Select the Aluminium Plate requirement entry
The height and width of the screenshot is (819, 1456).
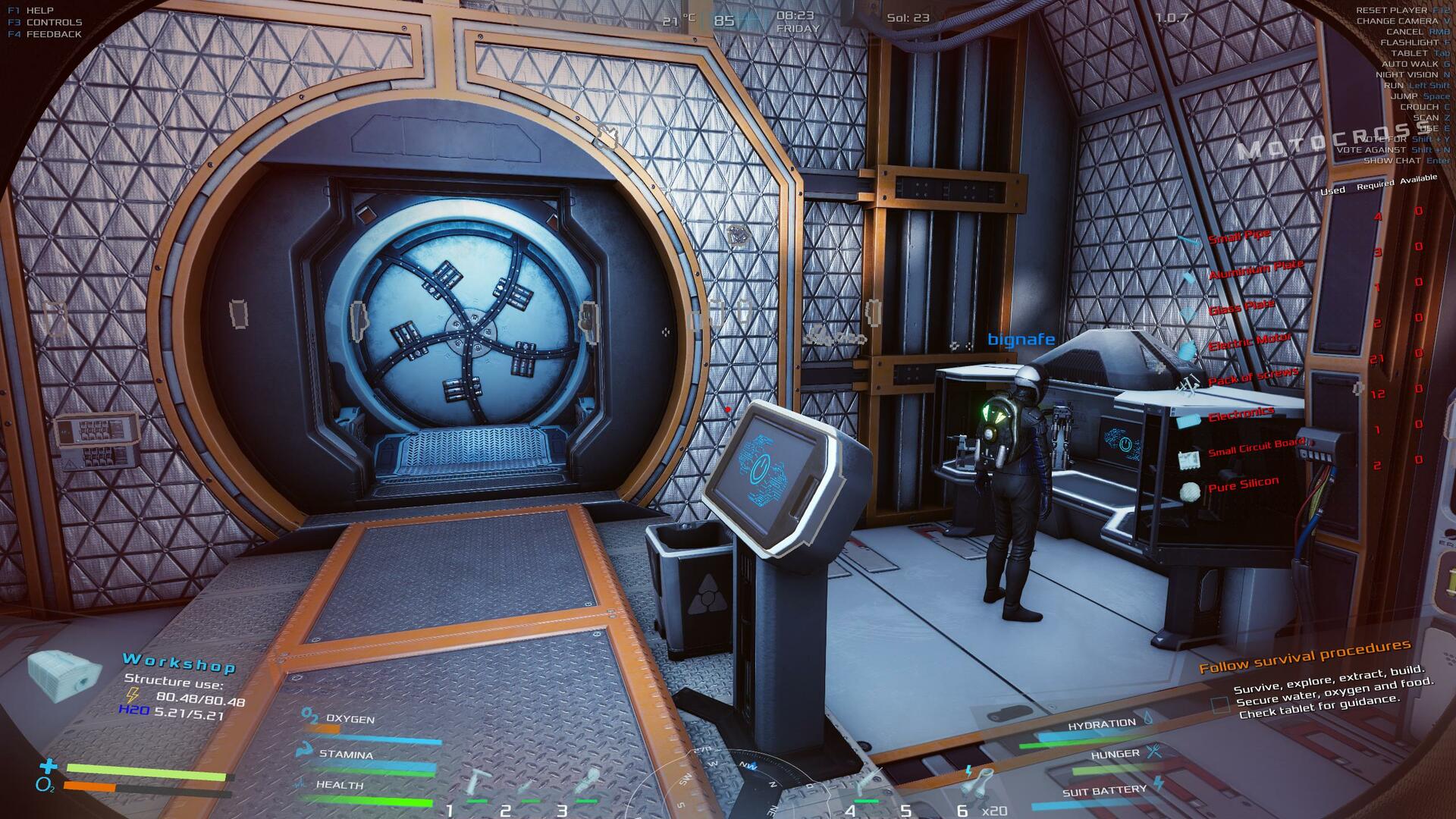[1255, 269]
